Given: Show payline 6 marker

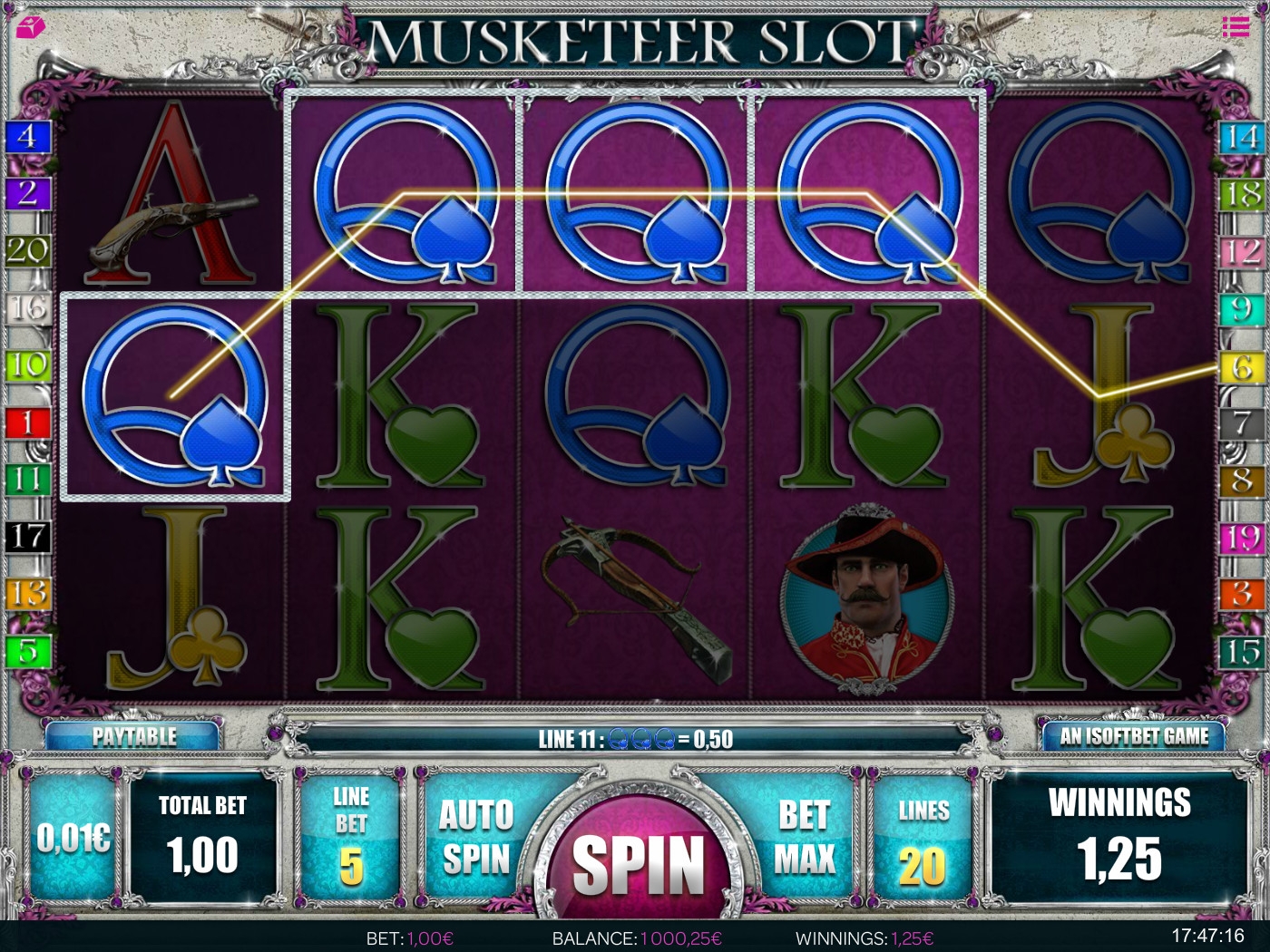Looking at the screenshot, I should click(x=1242, y=367).
